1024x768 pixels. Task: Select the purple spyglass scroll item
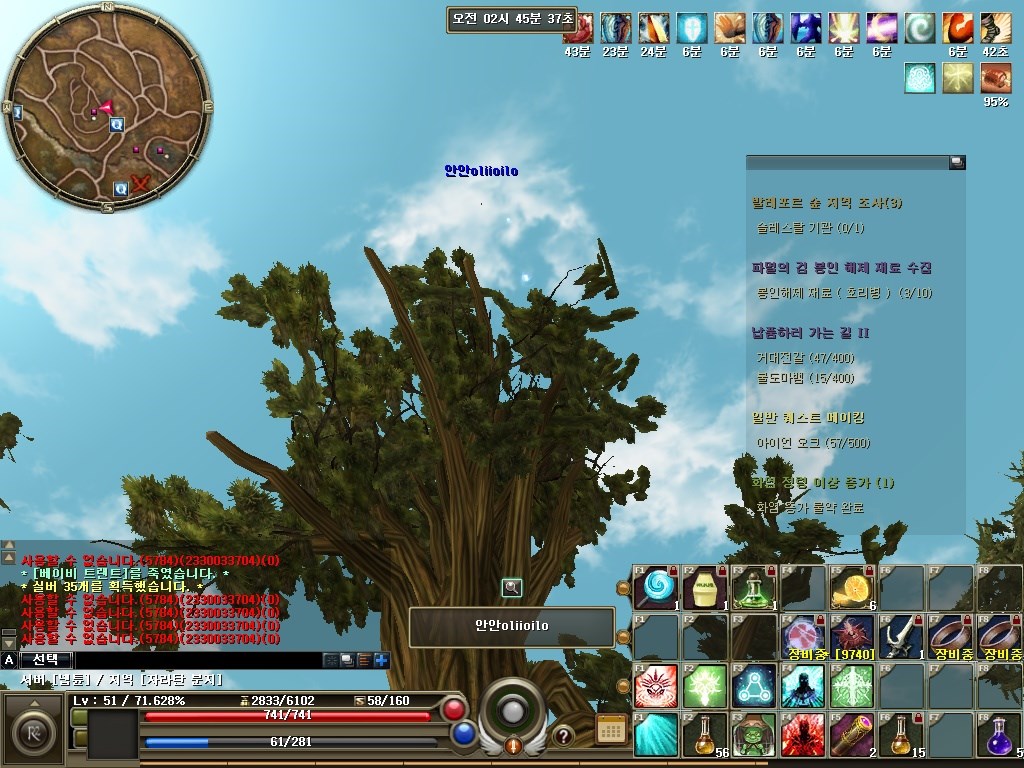coord(853,734)
